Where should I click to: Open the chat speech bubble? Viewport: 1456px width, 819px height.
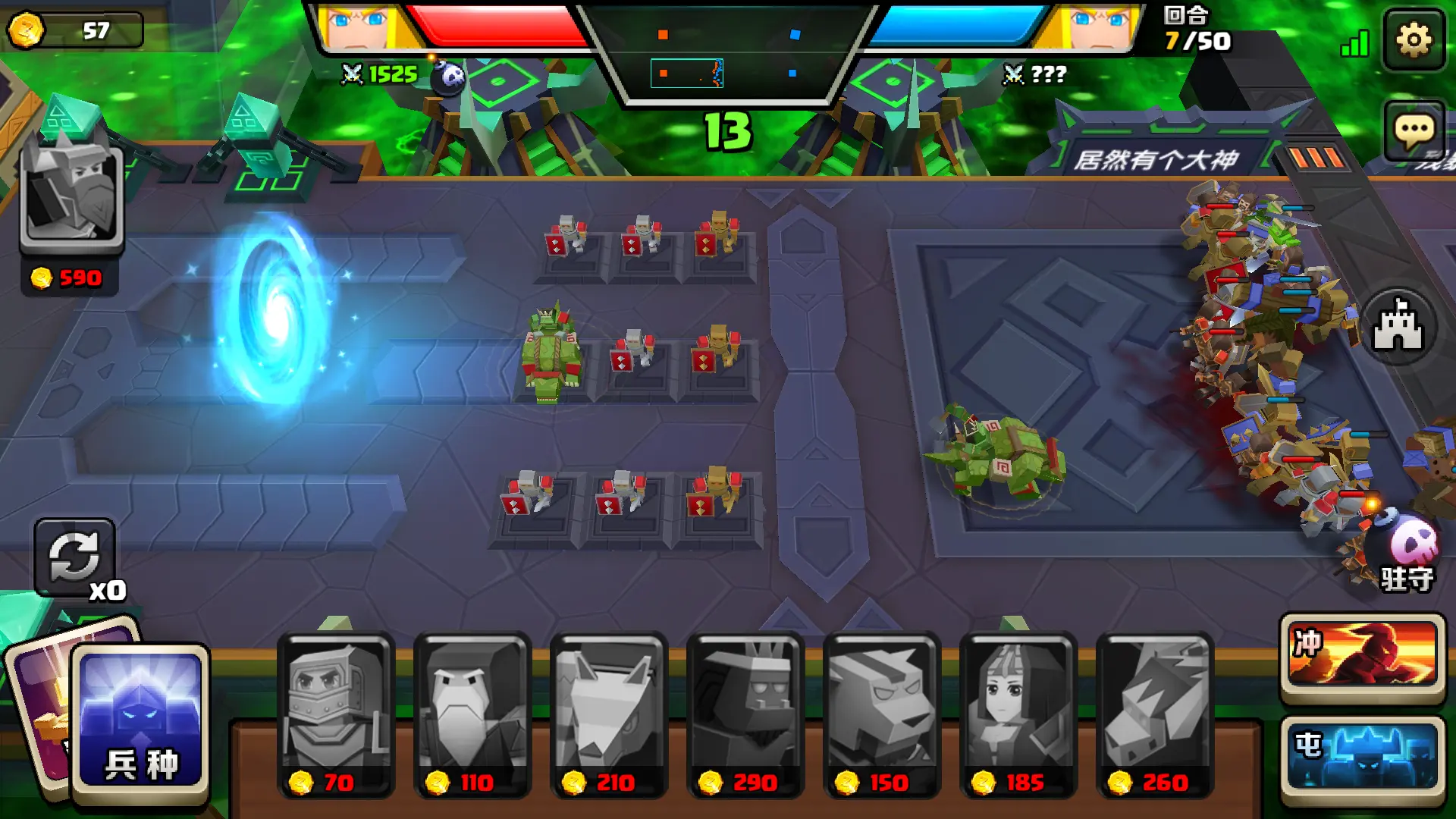[1414, 132]
